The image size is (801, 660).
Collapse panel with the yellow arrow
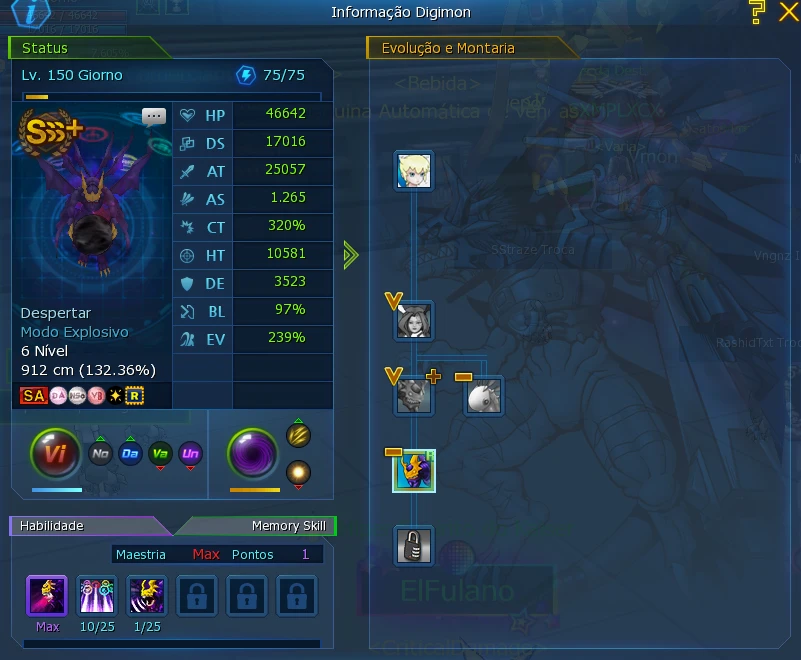pos(350,255)
